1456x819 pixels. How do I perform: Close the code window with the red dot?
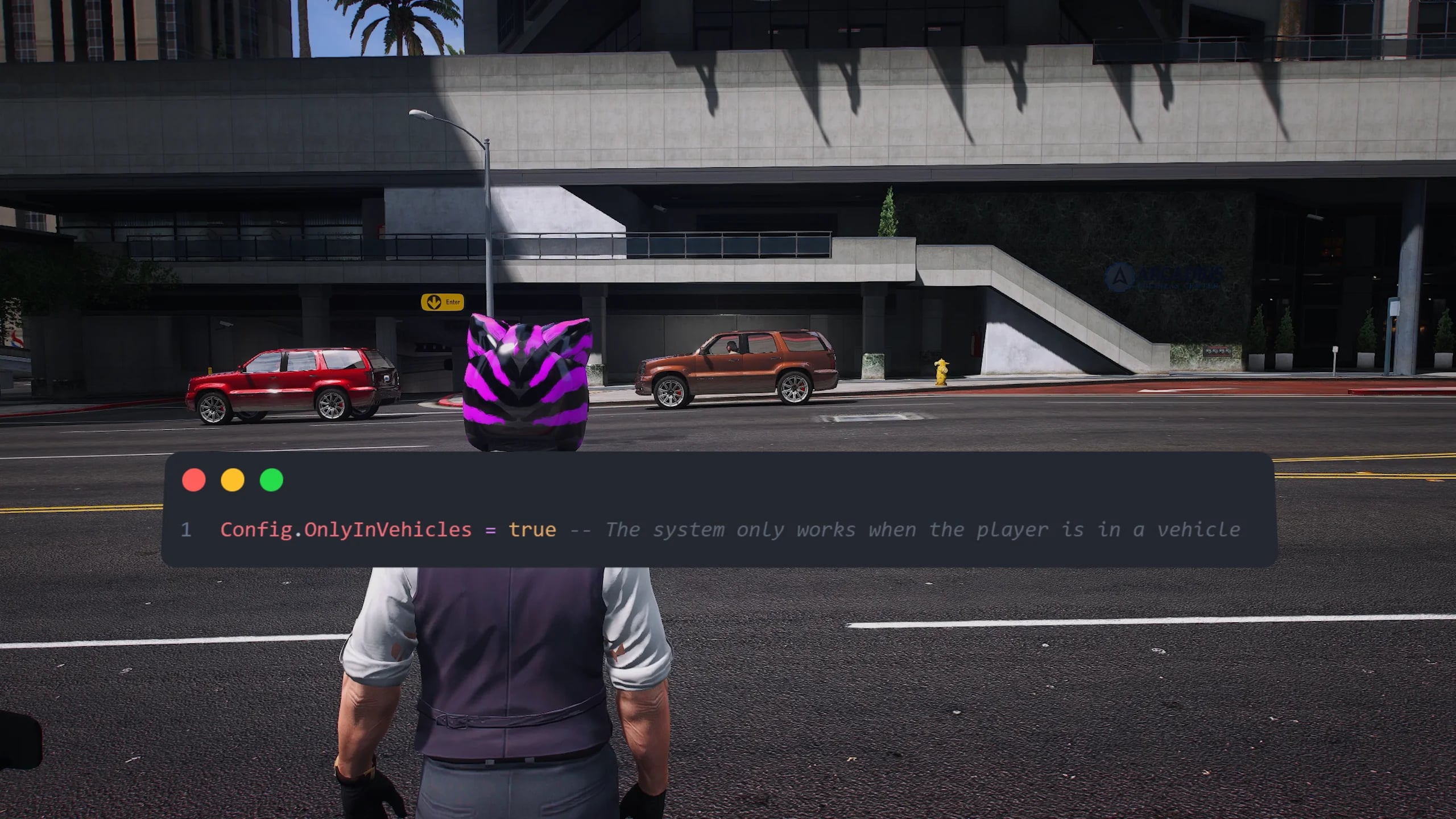194,480
